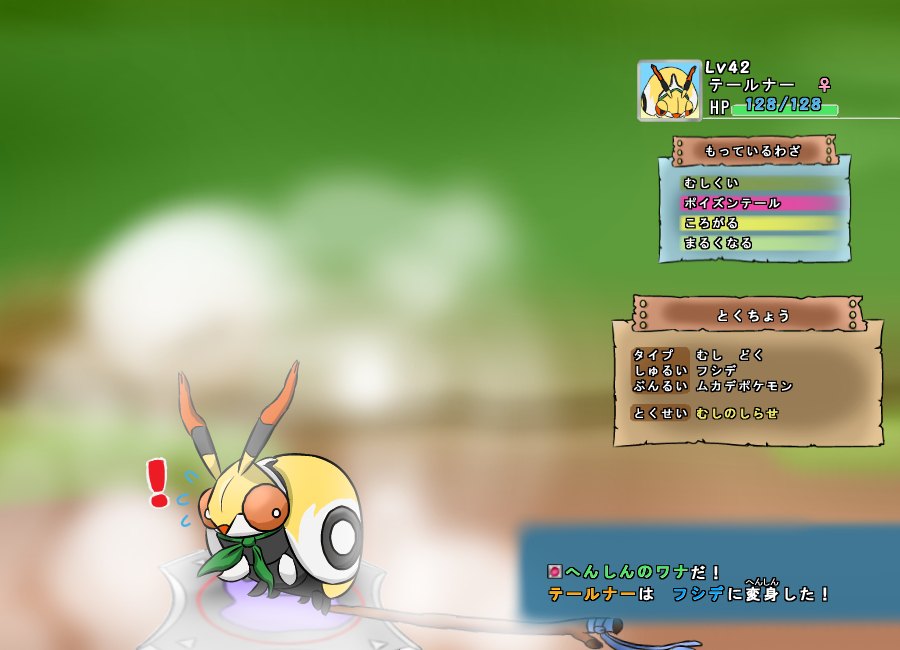This screenshot has width=900, height=650.
Task: Click the テールナー portrait icon
Action: click(x=669, y=91)
